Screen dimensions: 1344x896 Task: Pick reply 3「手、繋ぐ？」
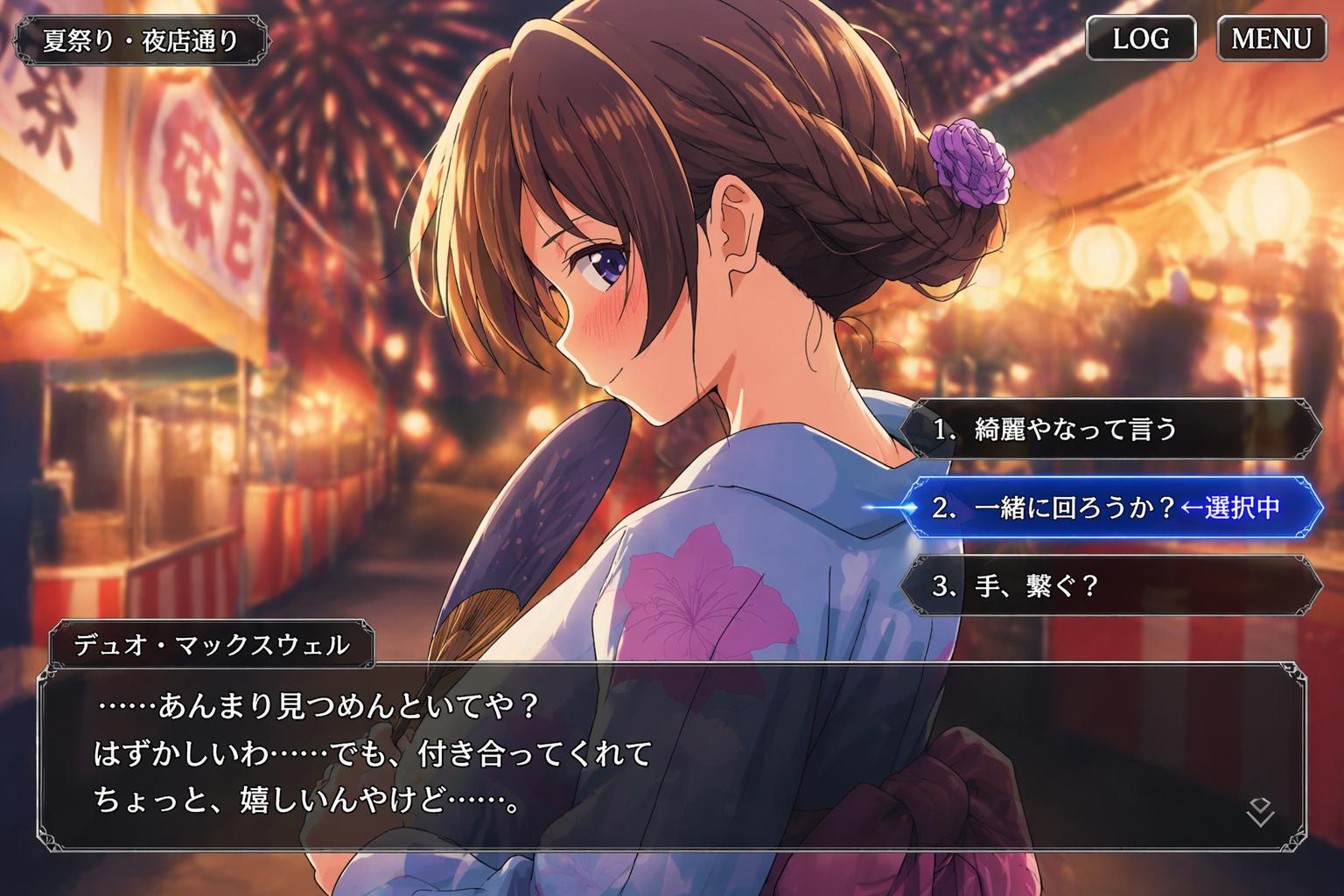[1111, 585]
